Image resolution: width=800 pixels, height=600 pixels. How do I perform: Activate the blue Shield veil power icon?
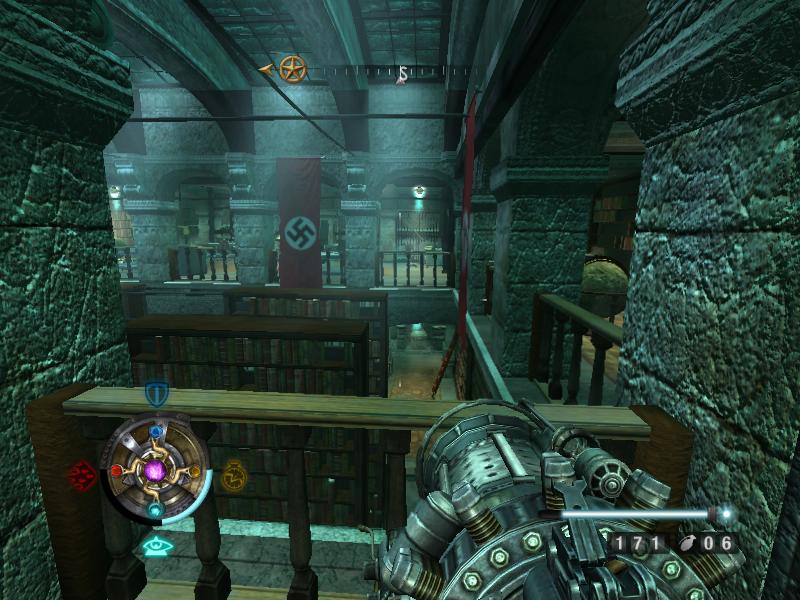[x=156, y=392]
